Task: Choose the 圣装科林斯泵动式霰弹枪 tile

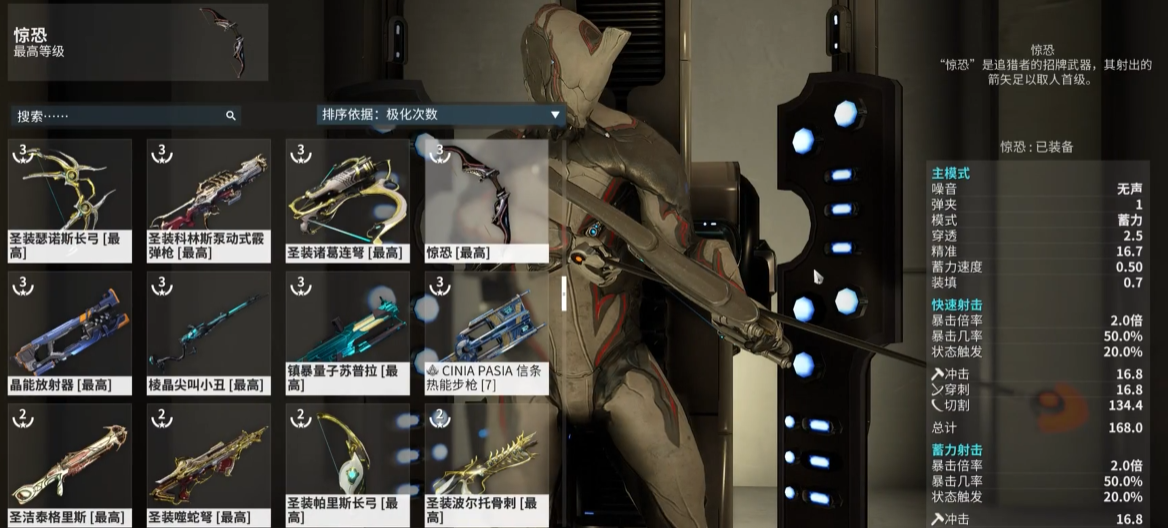Action: (209, 200)
